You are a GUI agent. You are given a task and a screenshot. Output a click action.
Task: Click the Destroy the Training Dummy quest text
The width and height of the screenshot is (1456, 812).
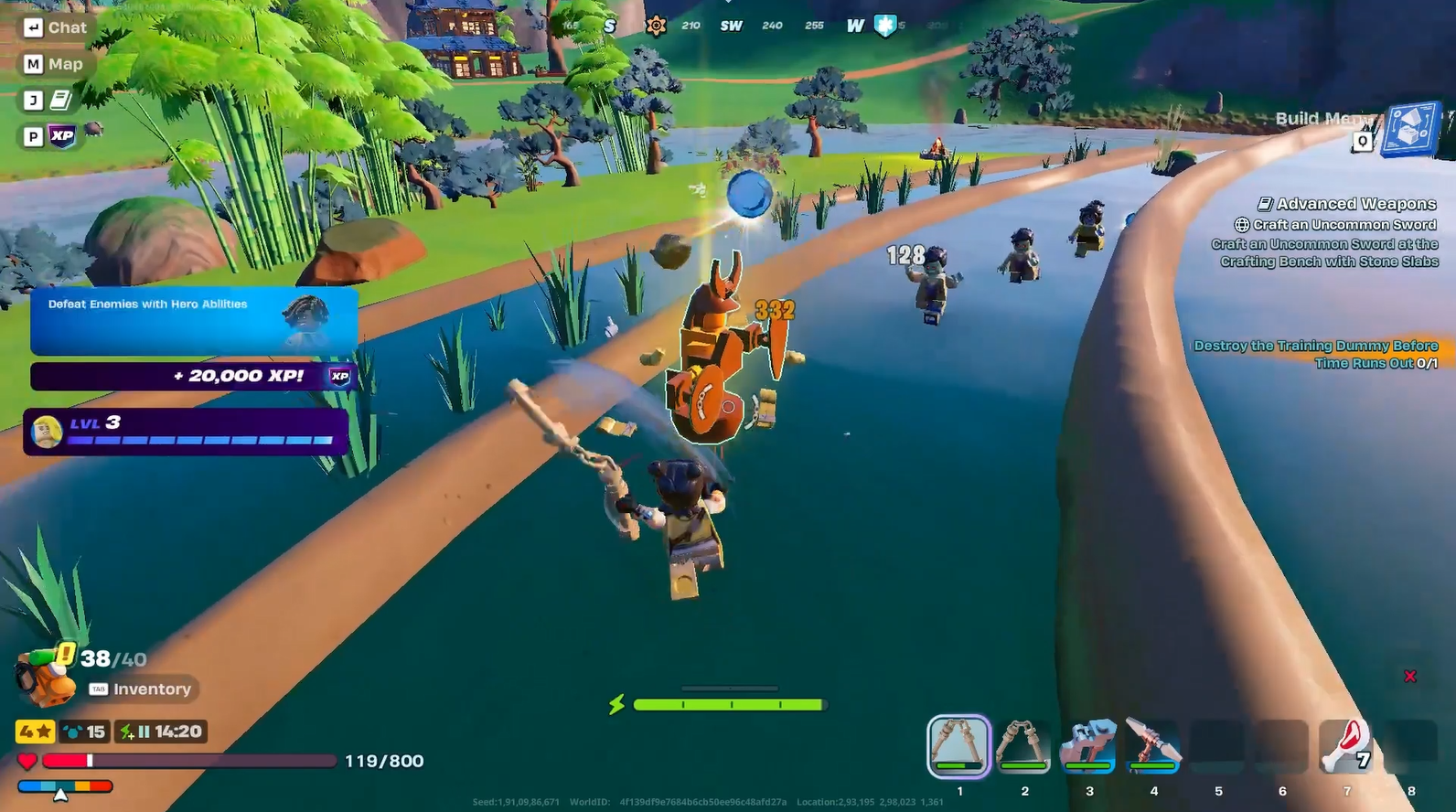coord(1315,354)
